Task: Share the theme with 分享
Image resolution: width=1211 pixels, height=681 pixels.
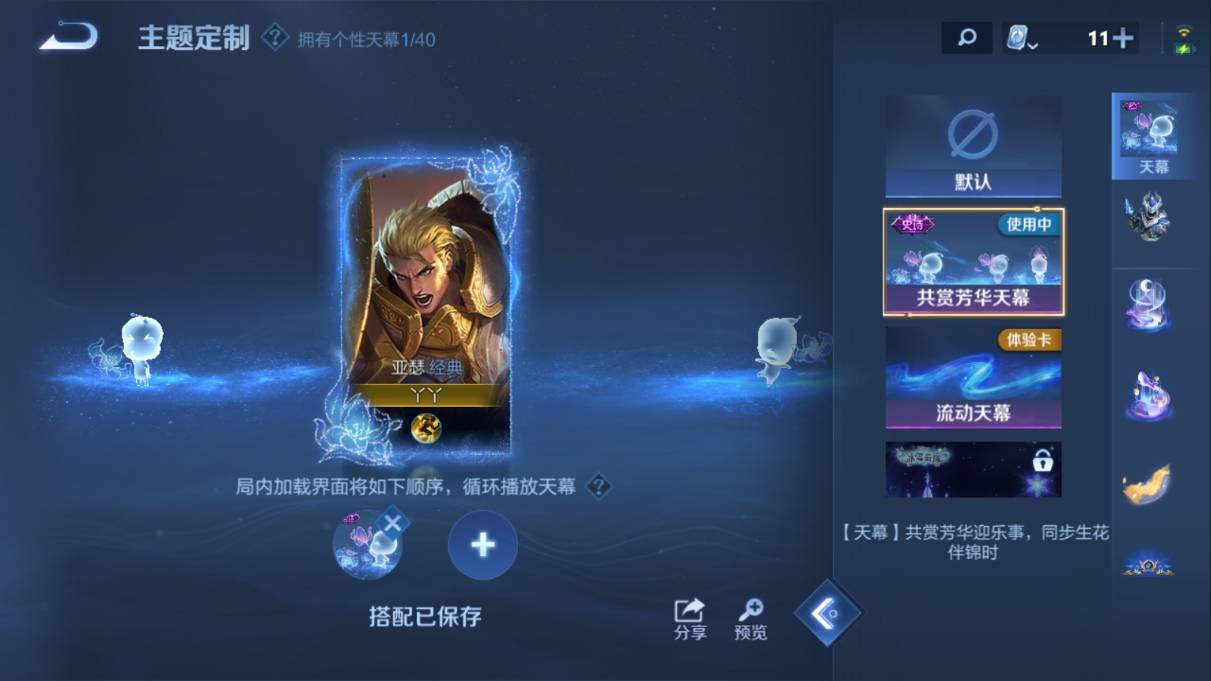Action: pos(690,618)
